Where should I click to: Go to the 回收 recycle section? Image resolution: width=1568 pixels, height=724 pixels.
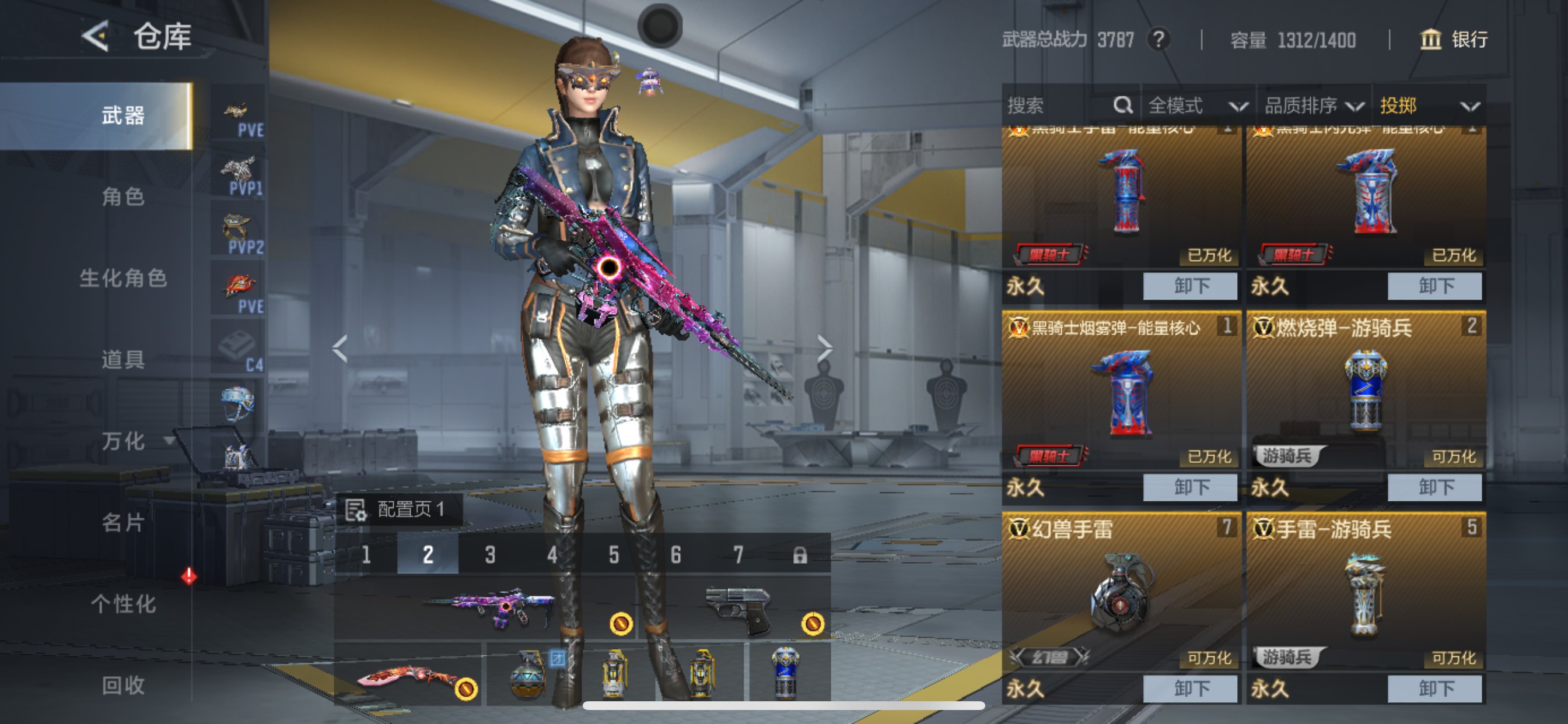[123, 685]
